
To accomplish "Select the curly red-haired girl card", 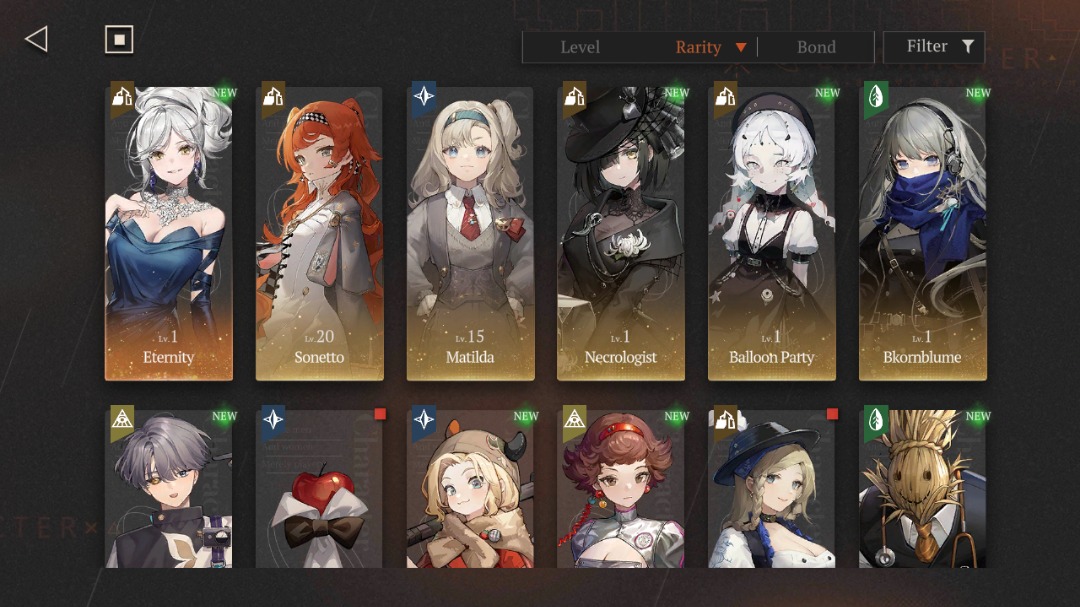I will pos(621,488).
